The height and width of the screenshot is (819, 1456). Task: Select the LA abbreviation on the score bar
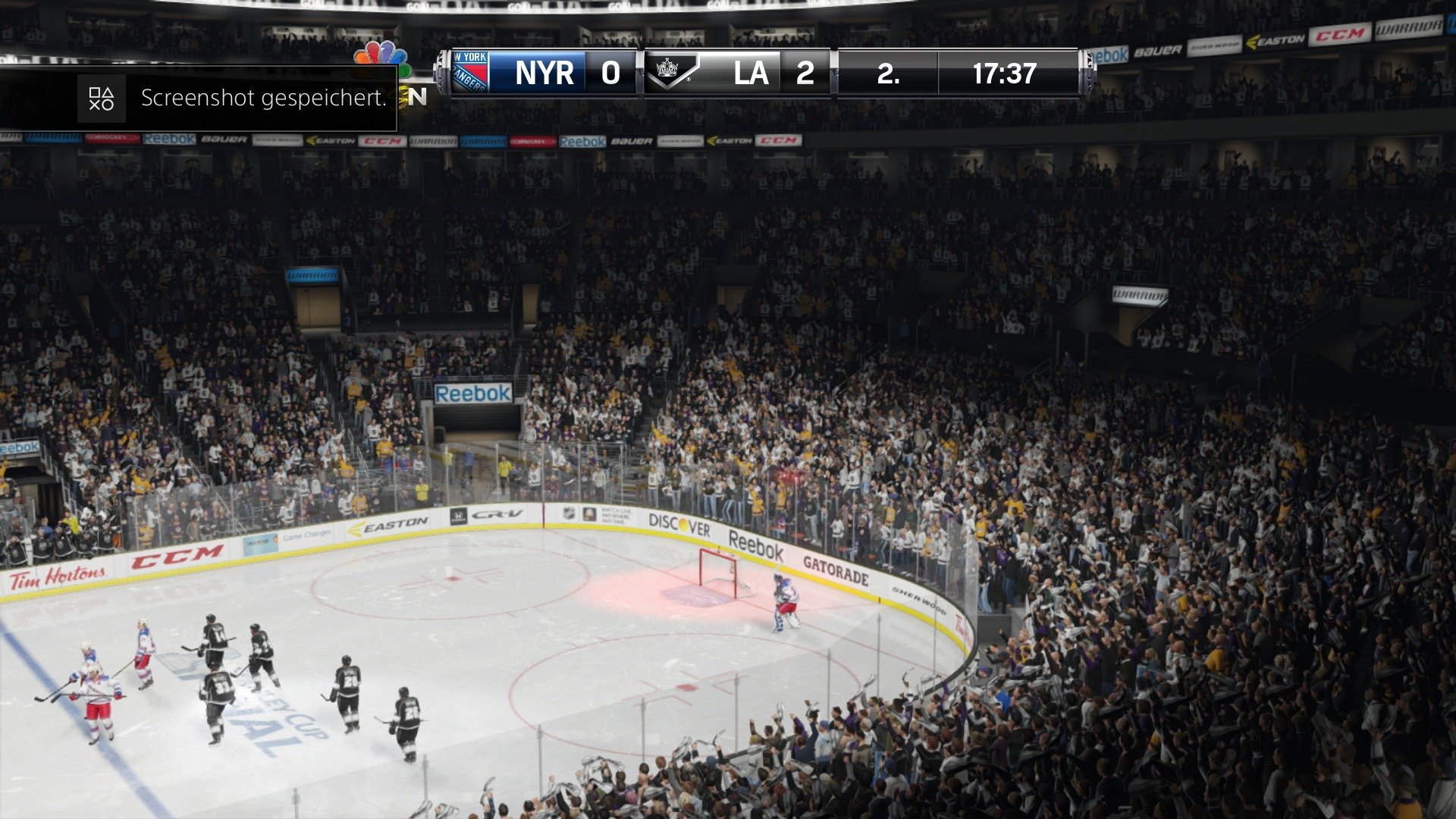752,73
